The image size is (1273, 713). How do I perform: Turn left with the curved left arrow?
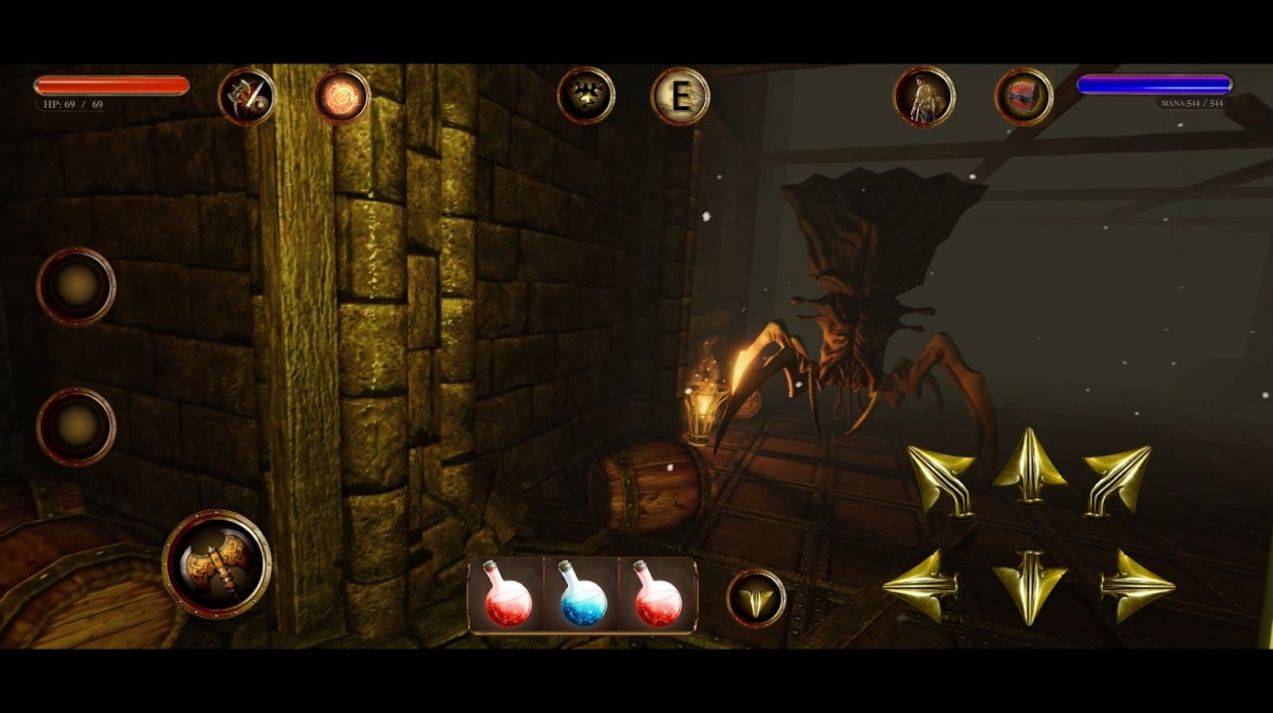click(941, 478)
